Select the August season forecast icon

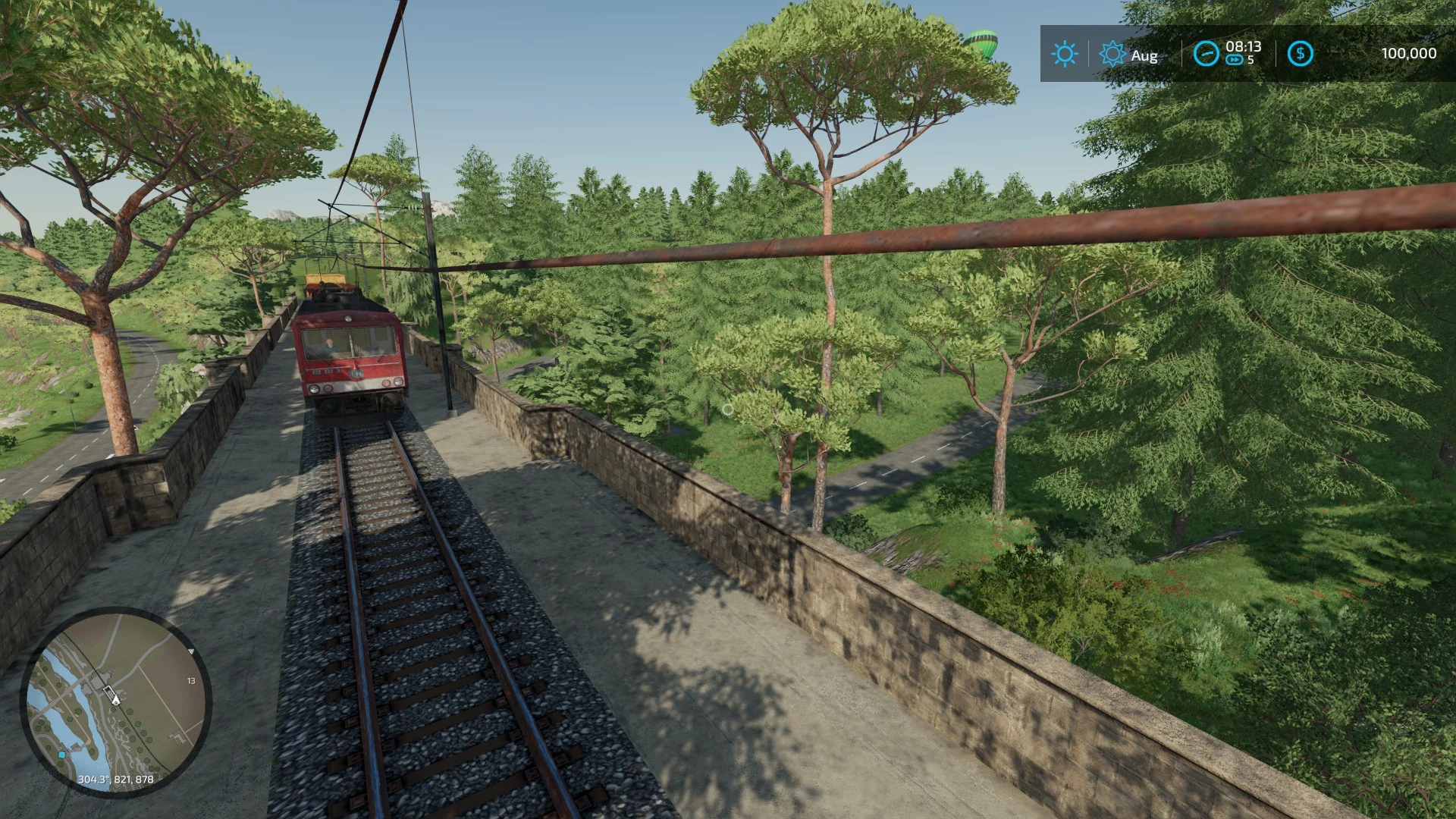(1112, 54)
